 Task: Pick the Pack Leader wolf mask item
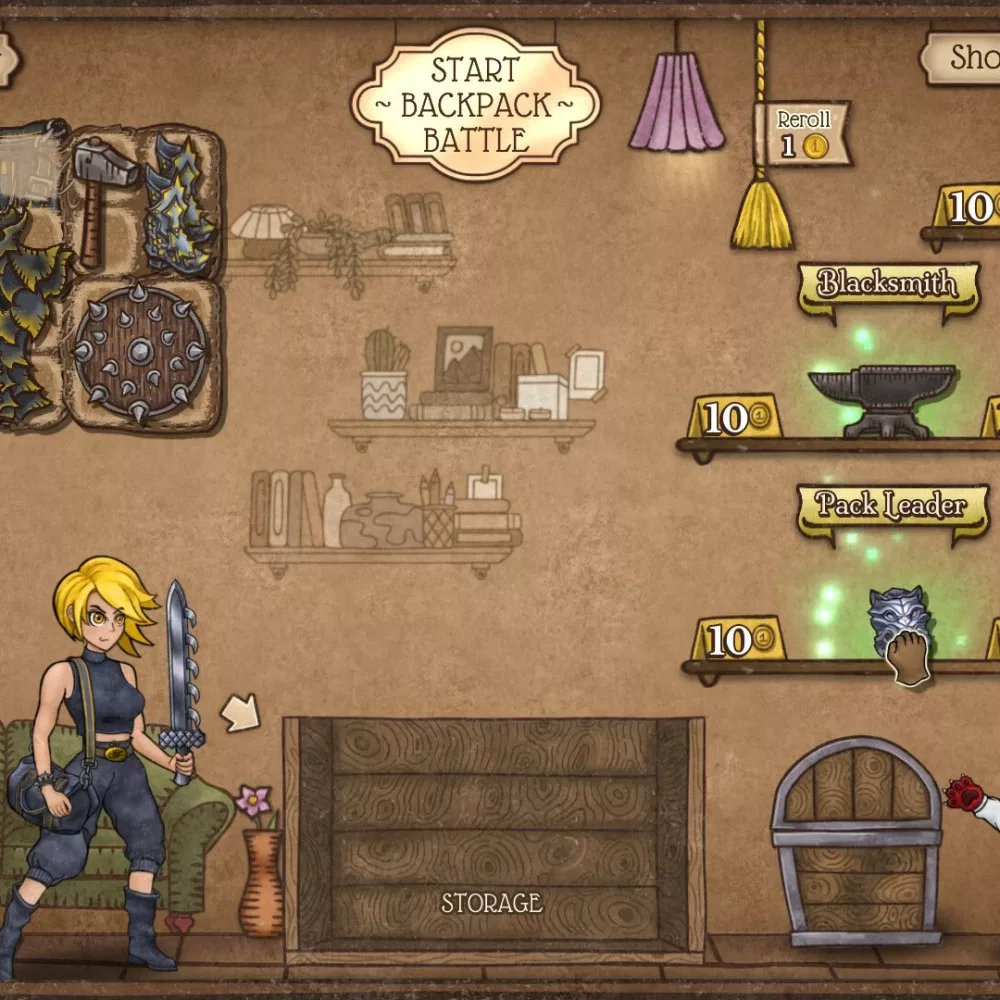pos(898,623)
